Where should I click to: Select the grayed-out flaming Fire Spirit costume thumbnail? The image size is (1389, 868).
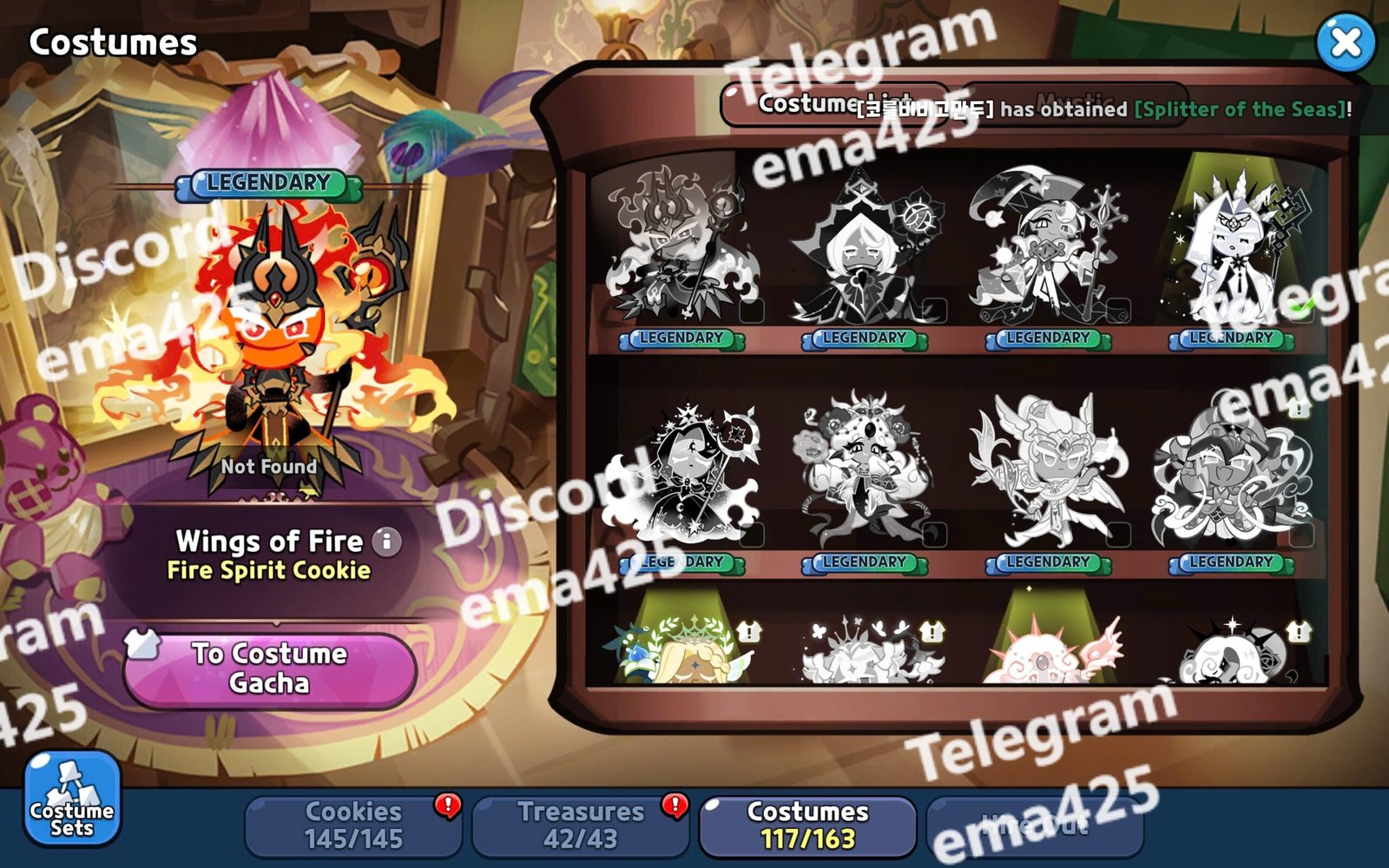(x=681, y=247)
